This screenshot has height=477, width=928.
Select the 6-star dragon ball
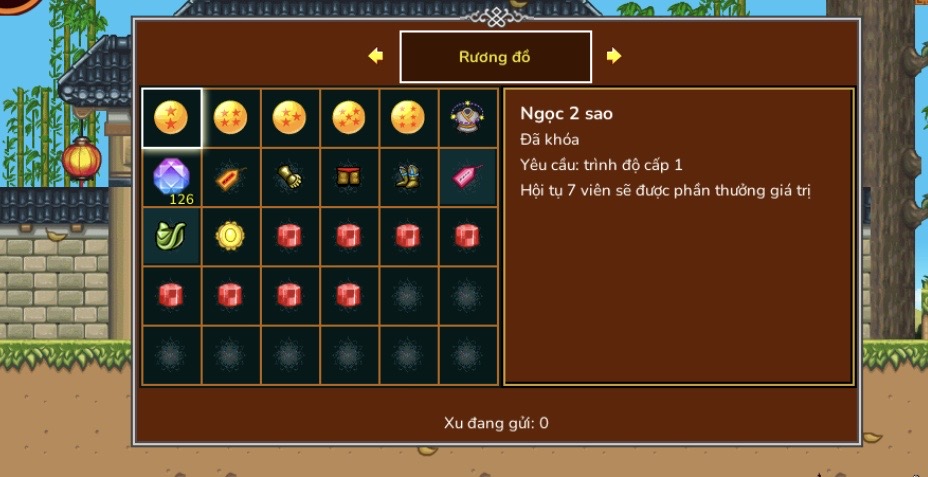coord(407,118)
